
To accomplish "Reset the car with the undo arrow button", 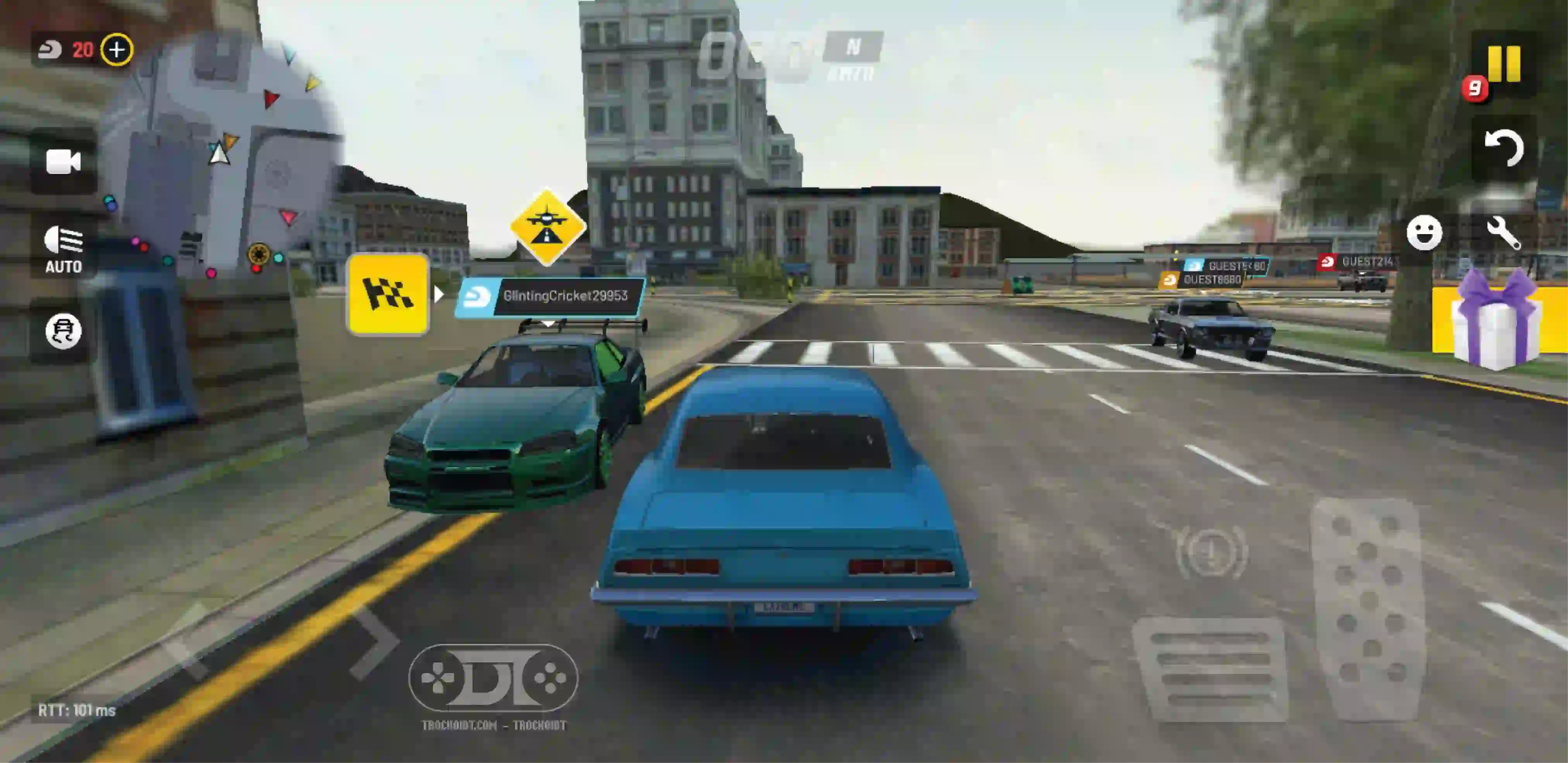I will (x=1503, y=148).
